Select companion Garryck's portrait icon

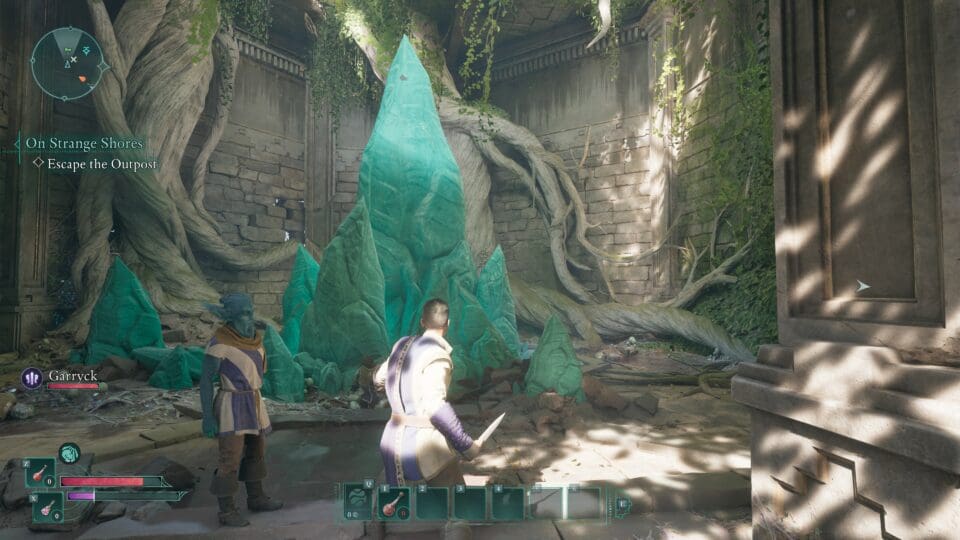pos(31,378)
